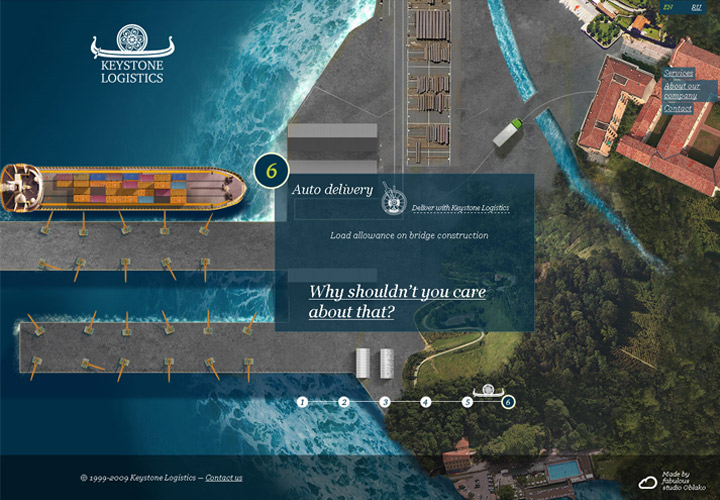The width and height of the screenshot is (720, 500).
Task: Select the active step 6 marker
Action: click(x=508, y=402)
